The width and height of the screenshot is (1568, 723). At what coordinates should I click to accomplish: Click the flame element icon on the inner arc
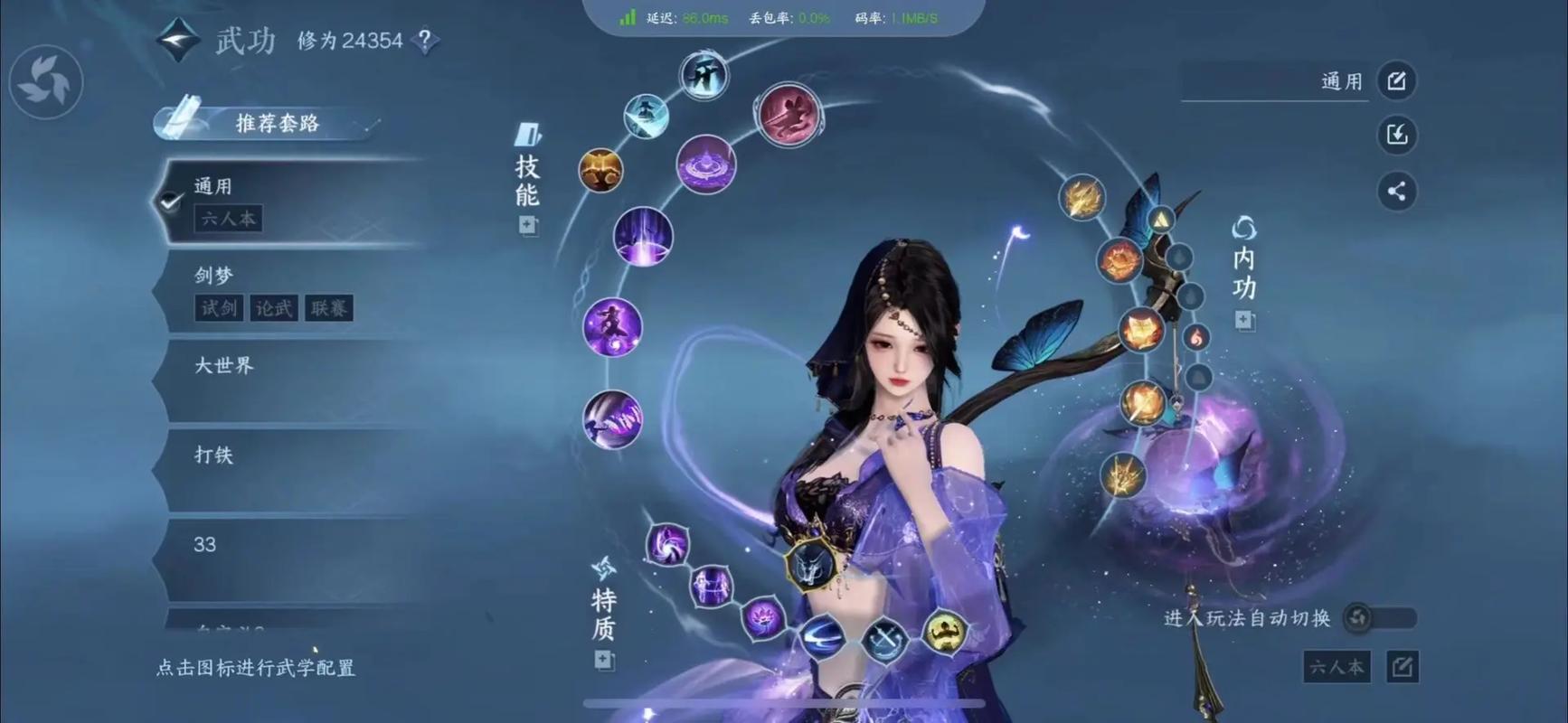1195,336
